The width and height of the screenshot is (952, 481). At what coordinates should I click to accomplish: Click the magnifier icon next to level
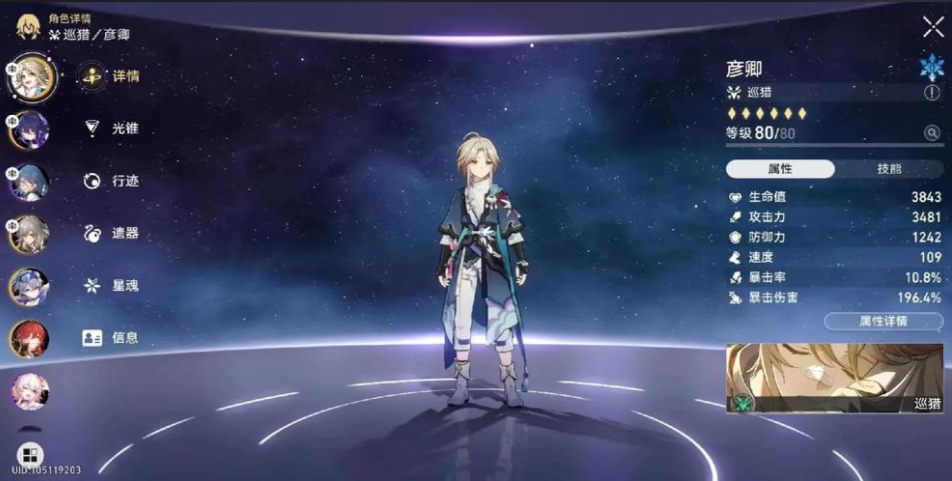pos(932,133)
